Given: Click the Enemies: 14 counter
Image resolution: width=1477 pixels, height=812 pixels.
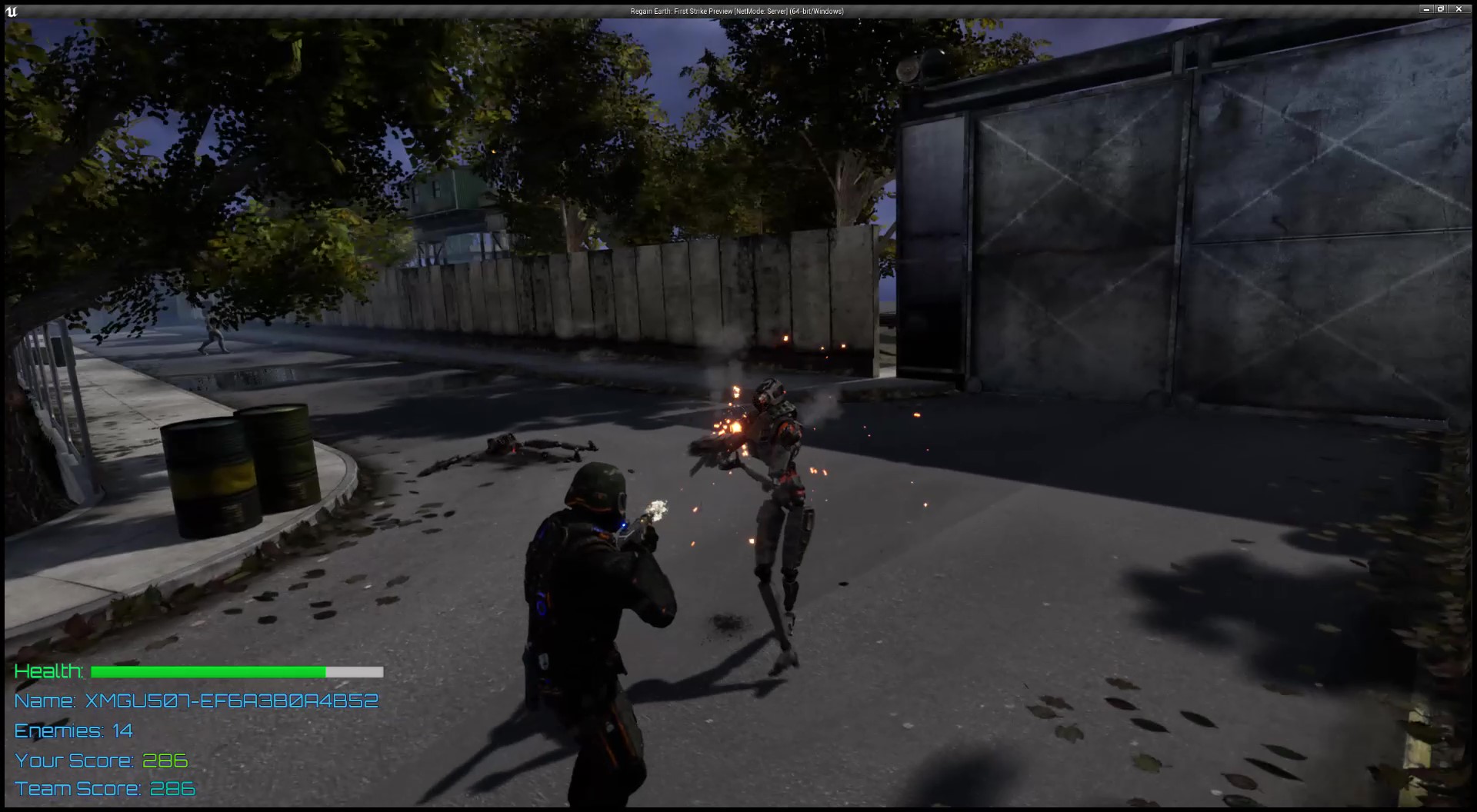Looking at the screenshot, I should (73, 730).
